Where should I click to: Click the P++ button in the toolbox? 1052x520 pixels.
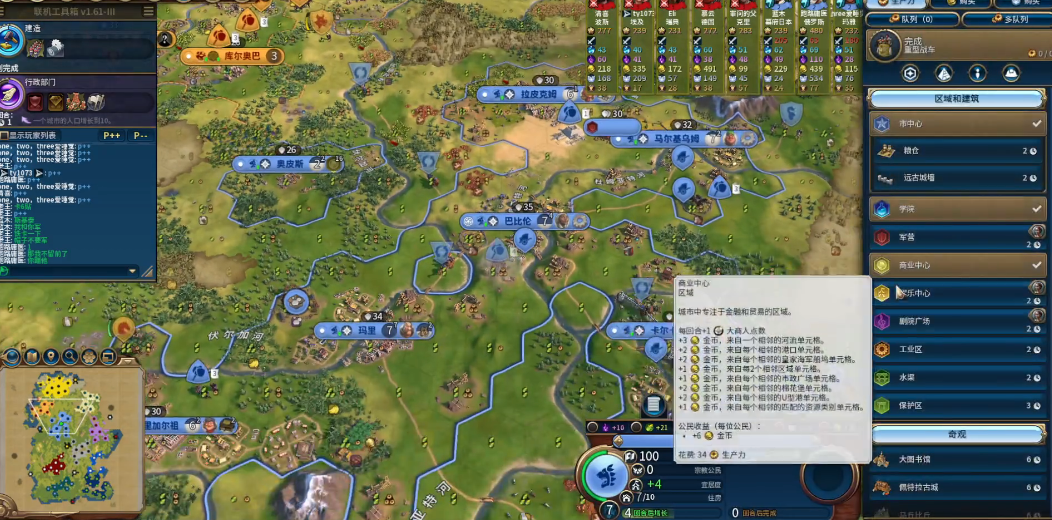click(111, 135)
